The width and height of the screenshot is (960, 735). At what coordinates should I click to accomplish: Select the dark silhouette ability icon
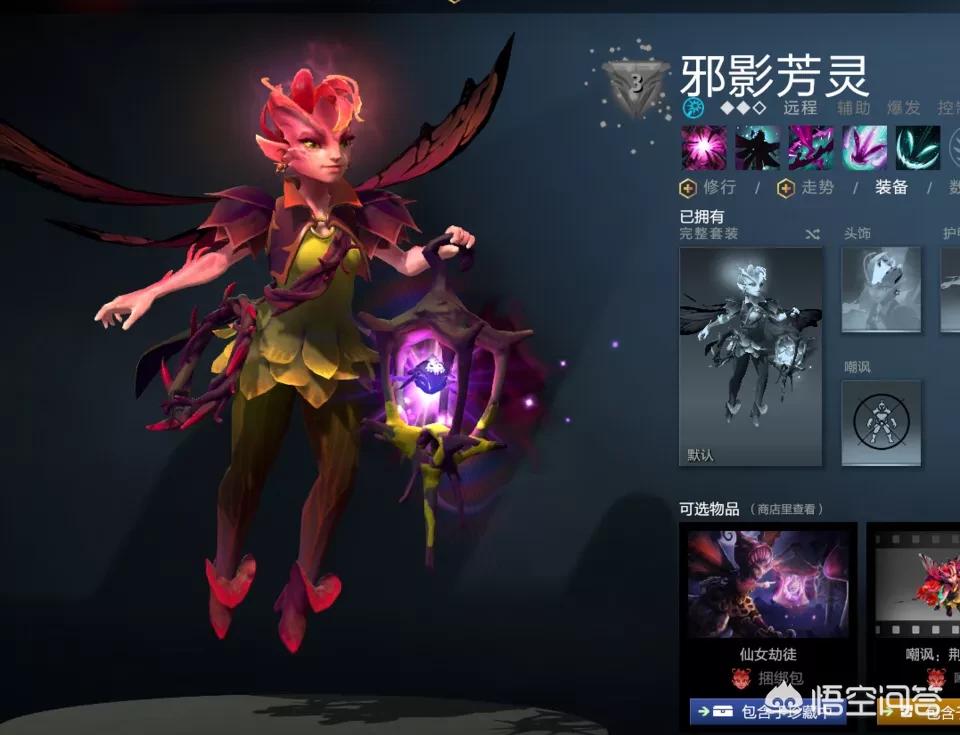758,148
